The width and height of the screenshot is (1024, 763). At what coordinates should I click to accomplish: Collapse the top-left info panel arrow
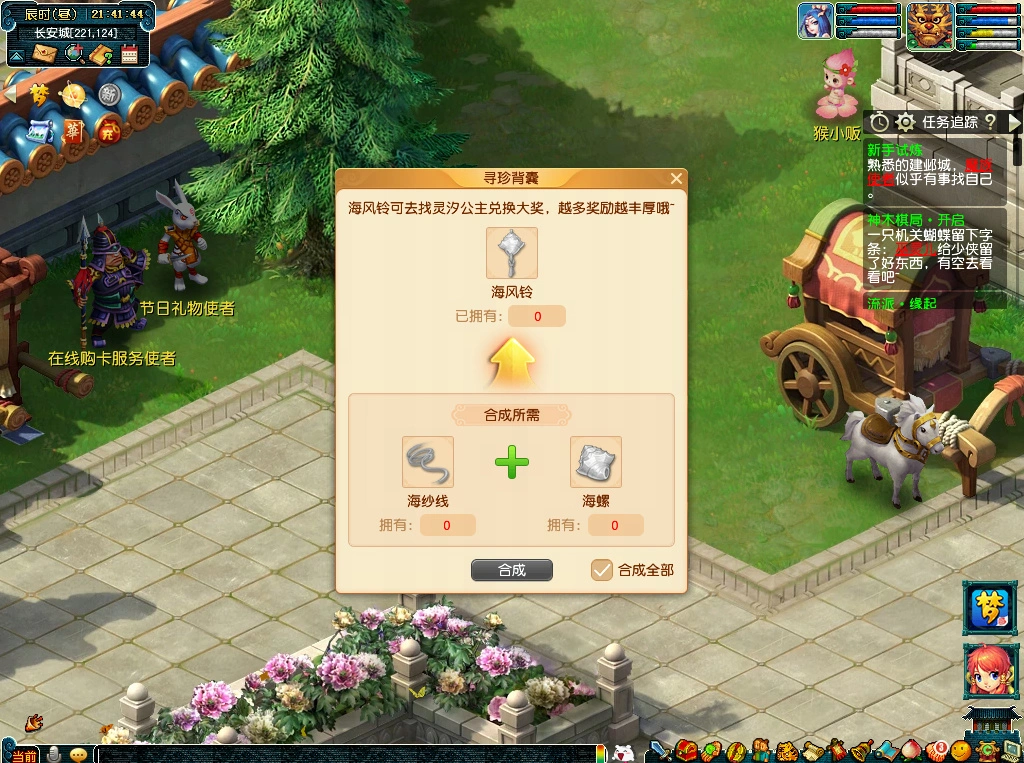pos(16,56)
